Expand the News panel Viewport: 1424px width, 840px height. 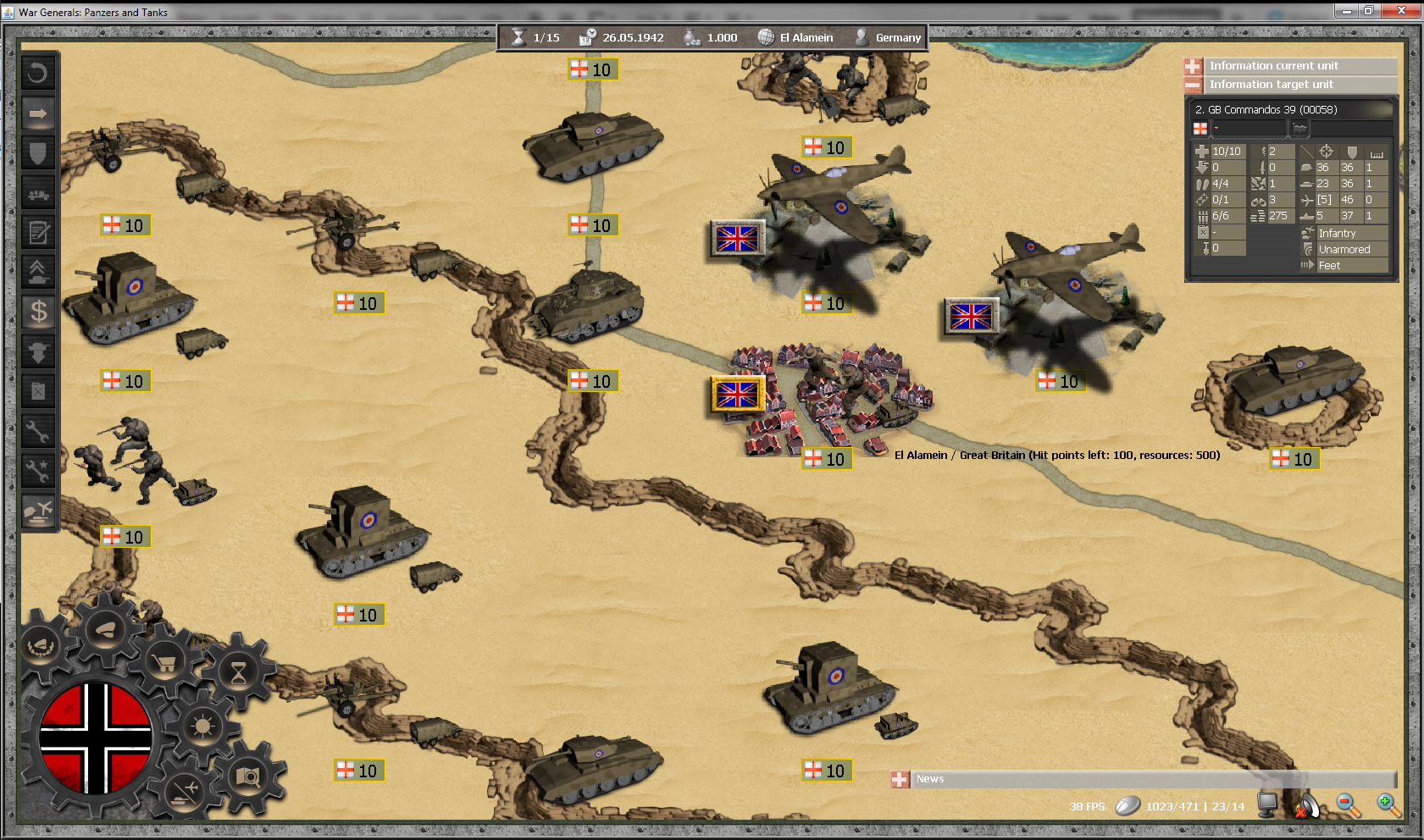(x=900, y=779)
